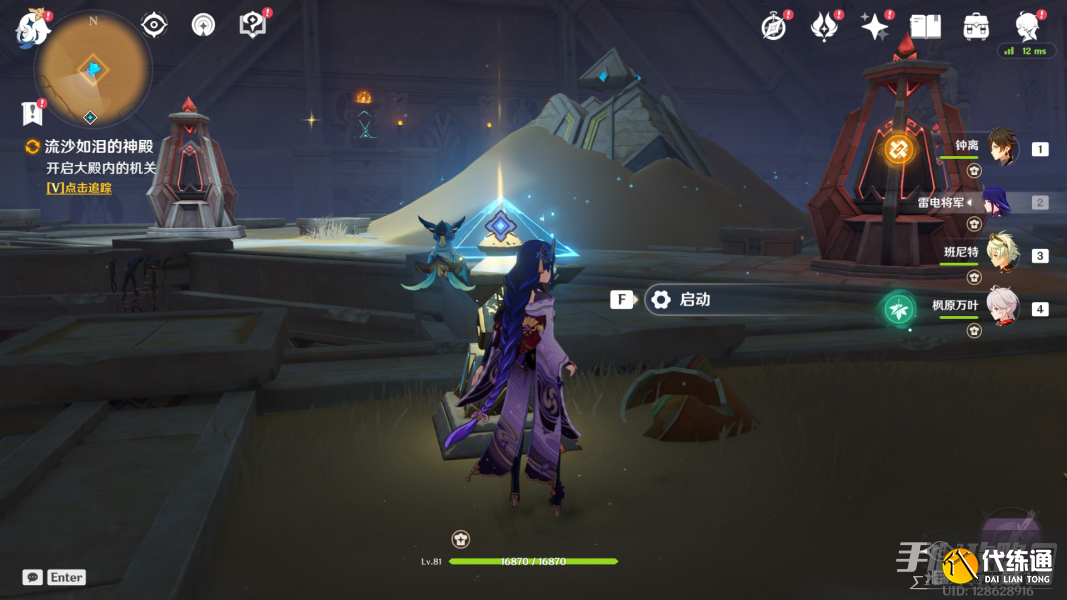Open the Paimon main menu
Image resolution: width=1067 pixels, height=600 pixels.
[33, 28]
